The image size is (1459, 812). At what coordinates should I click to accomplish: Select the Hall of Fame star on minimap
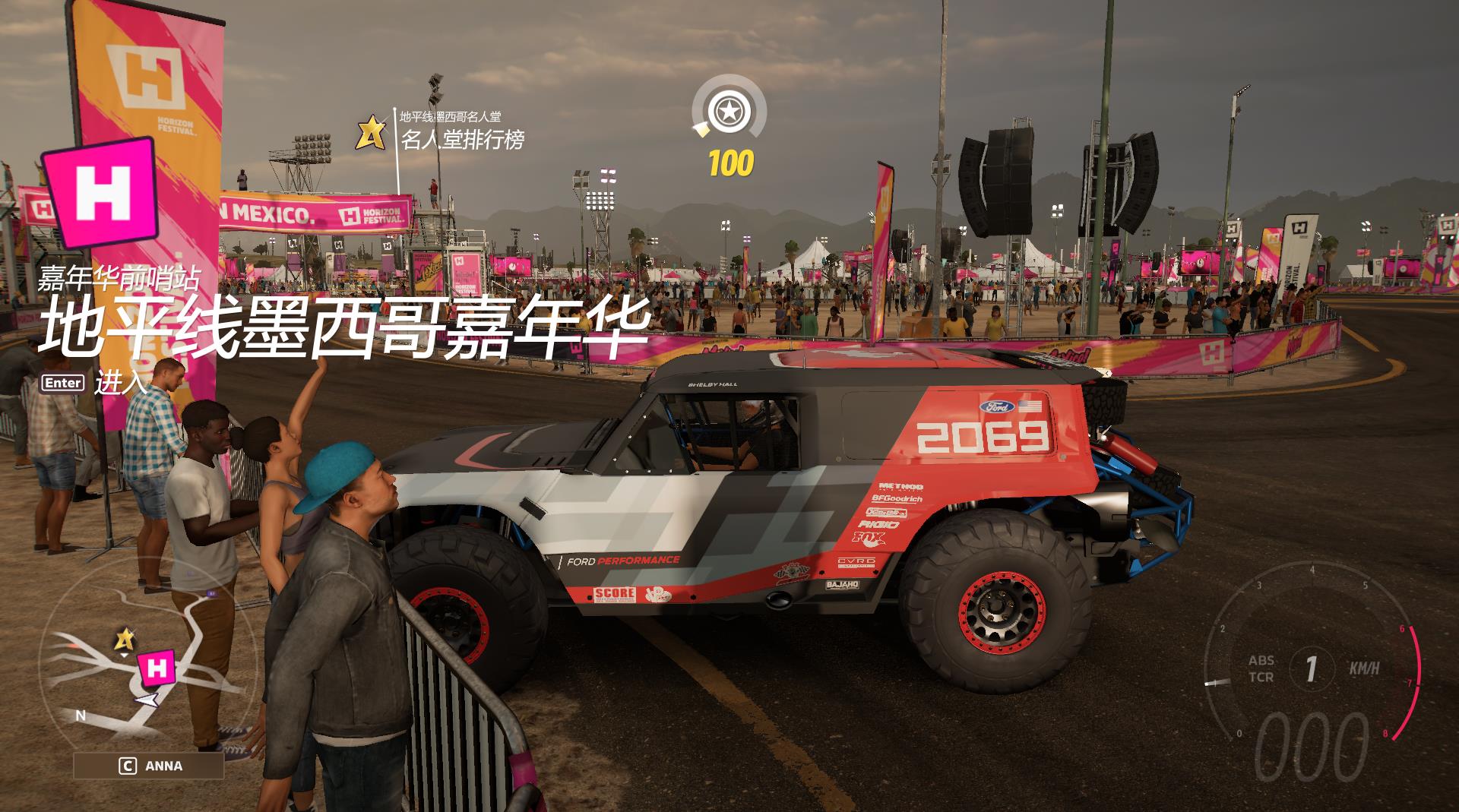(x=124, y=641)
